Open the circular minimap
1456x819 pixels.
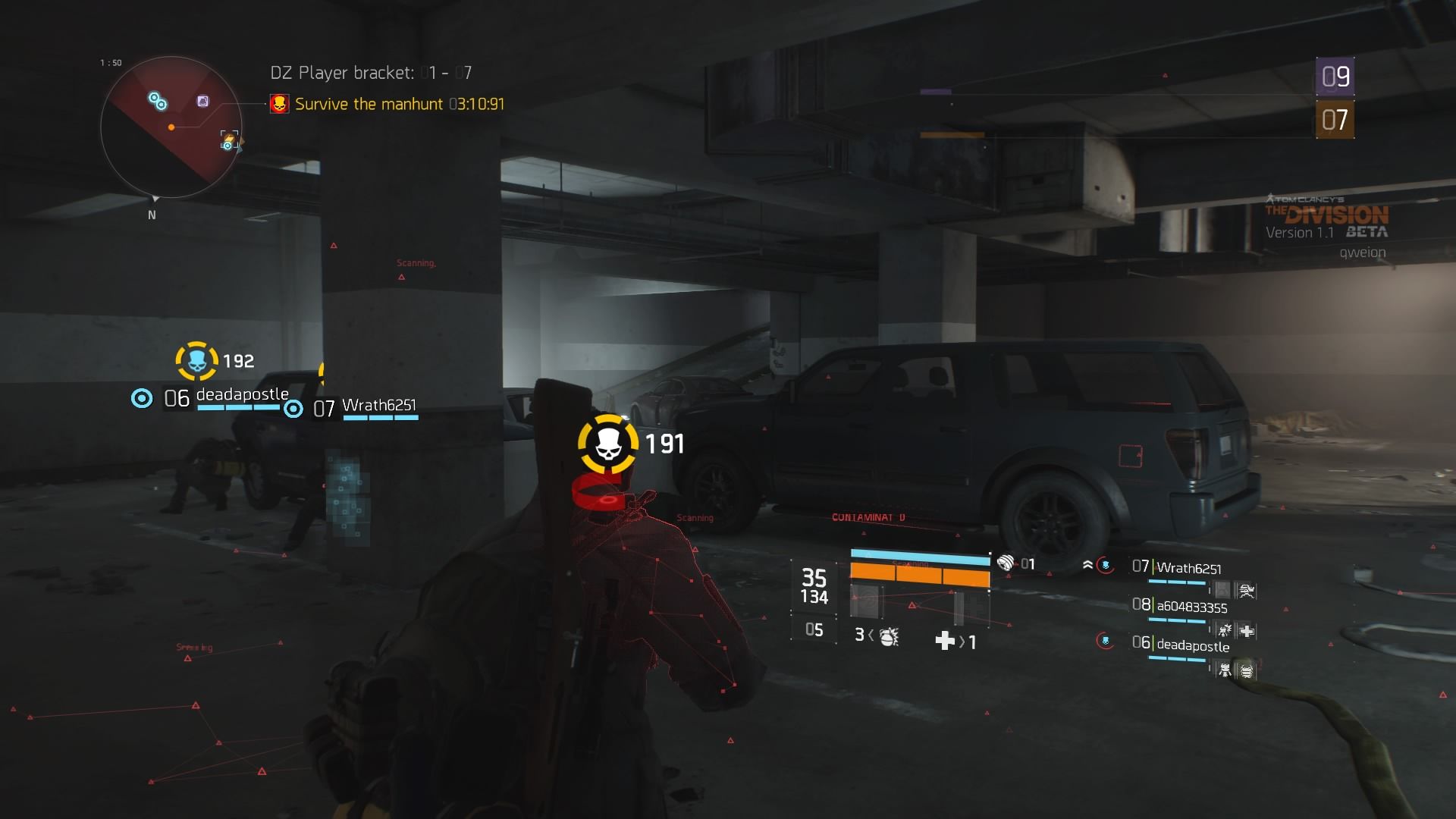(171, 127)
